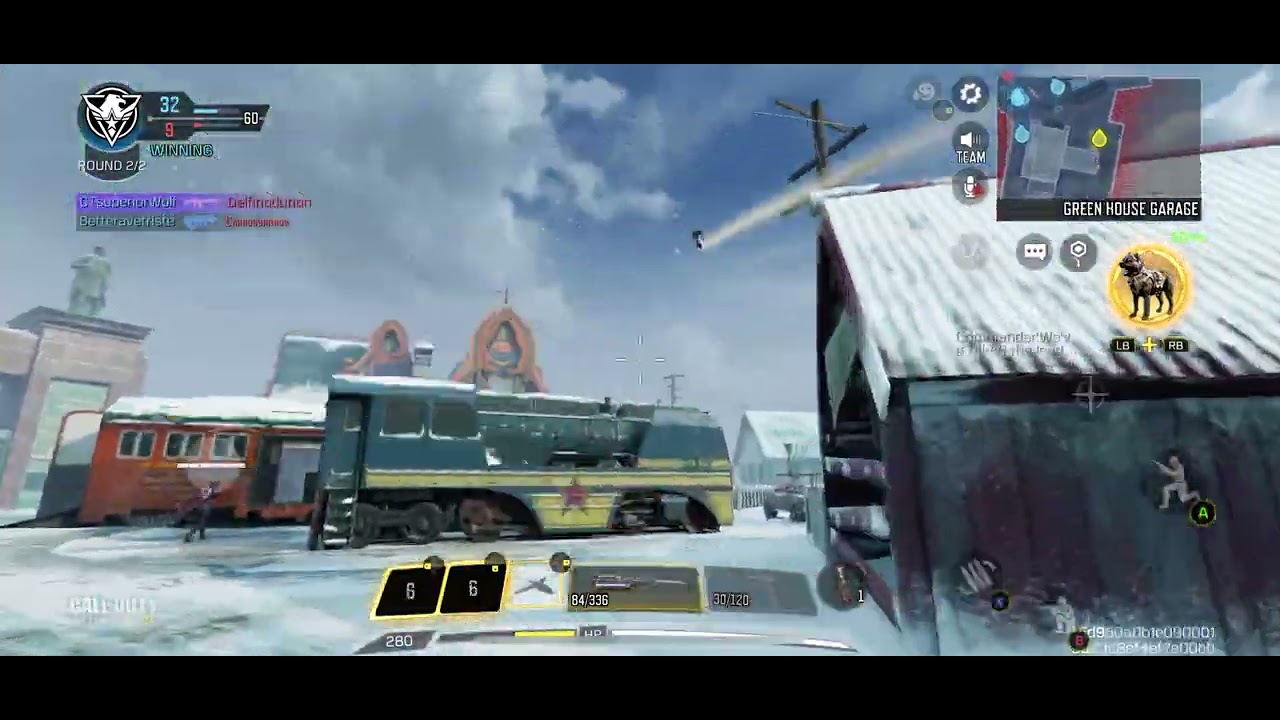Toggle the microphone voice chat button
This screenshot has height=720, width=1280.
(970, 187)
